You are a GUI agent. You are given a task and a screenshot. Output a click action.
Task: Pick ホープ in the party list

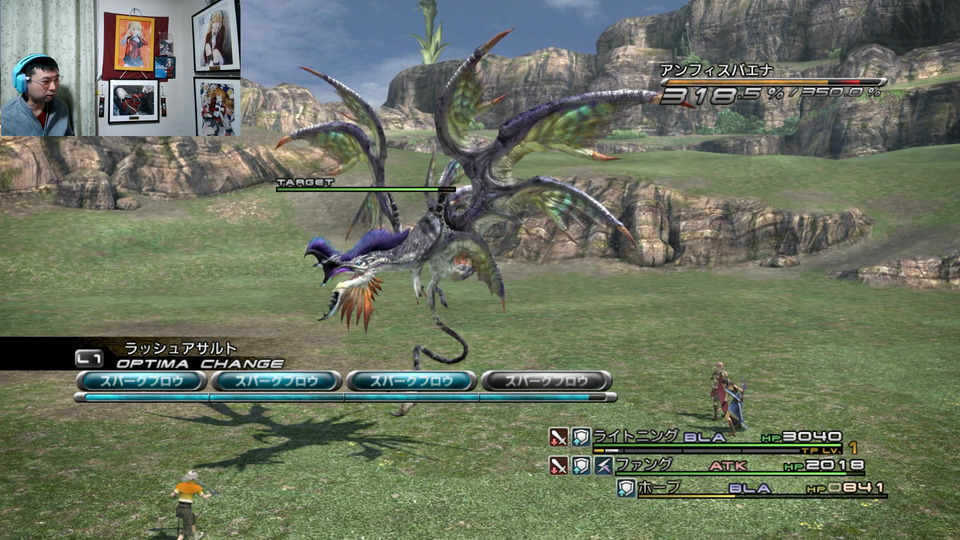tap(659, 487)
